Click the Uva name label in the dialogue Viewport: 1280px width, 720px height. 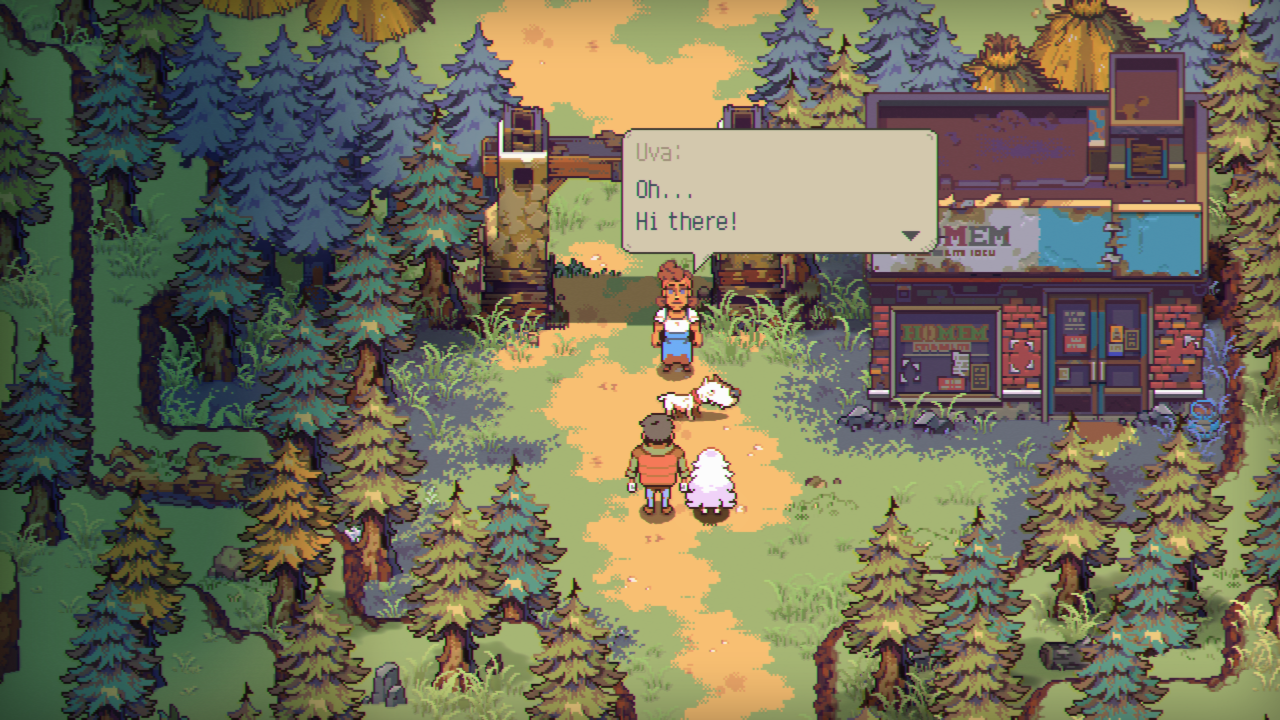[x=660, y=150]
